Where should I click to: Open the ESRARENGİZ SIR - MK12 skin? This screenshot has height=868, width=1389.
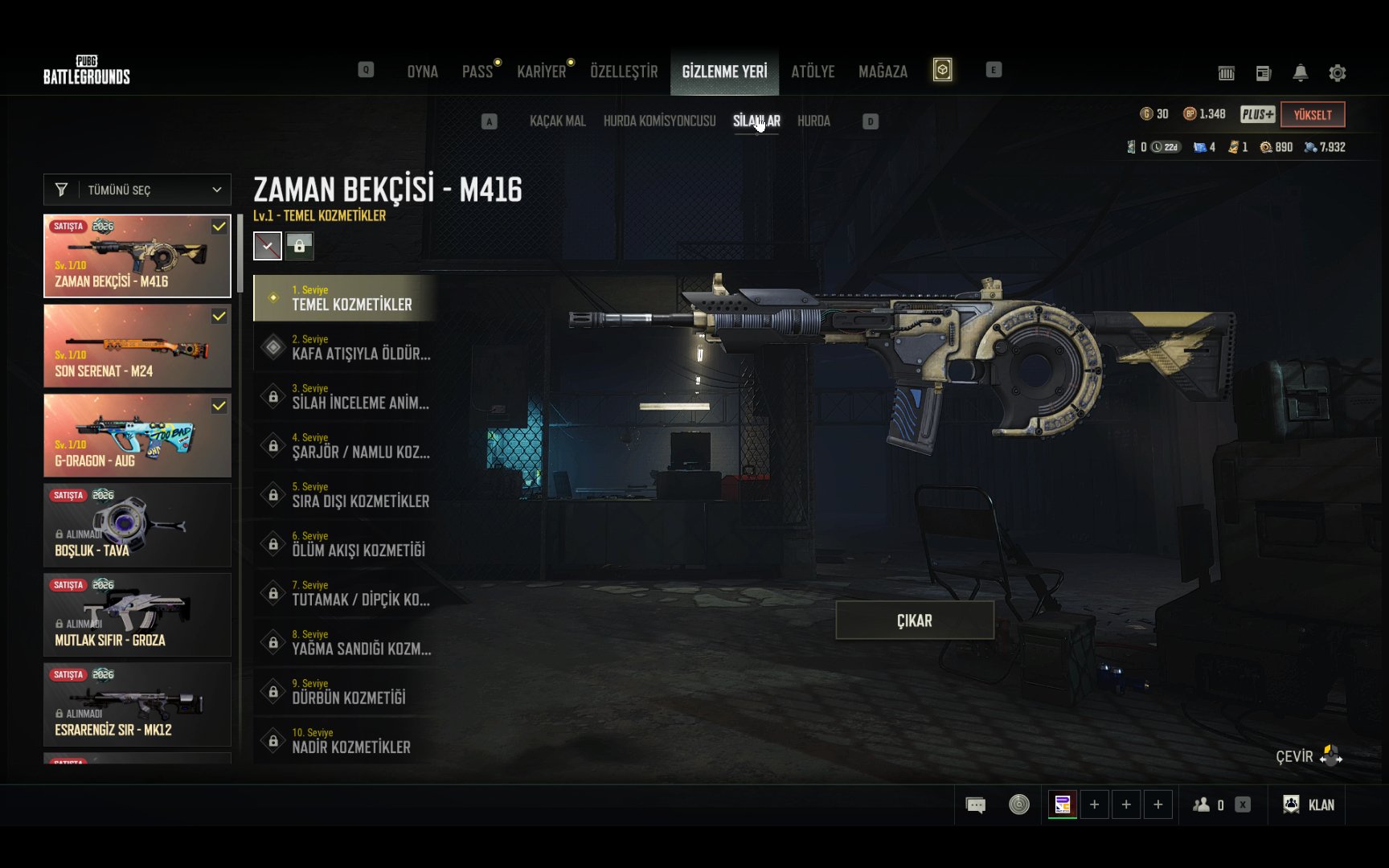[137, 705]
